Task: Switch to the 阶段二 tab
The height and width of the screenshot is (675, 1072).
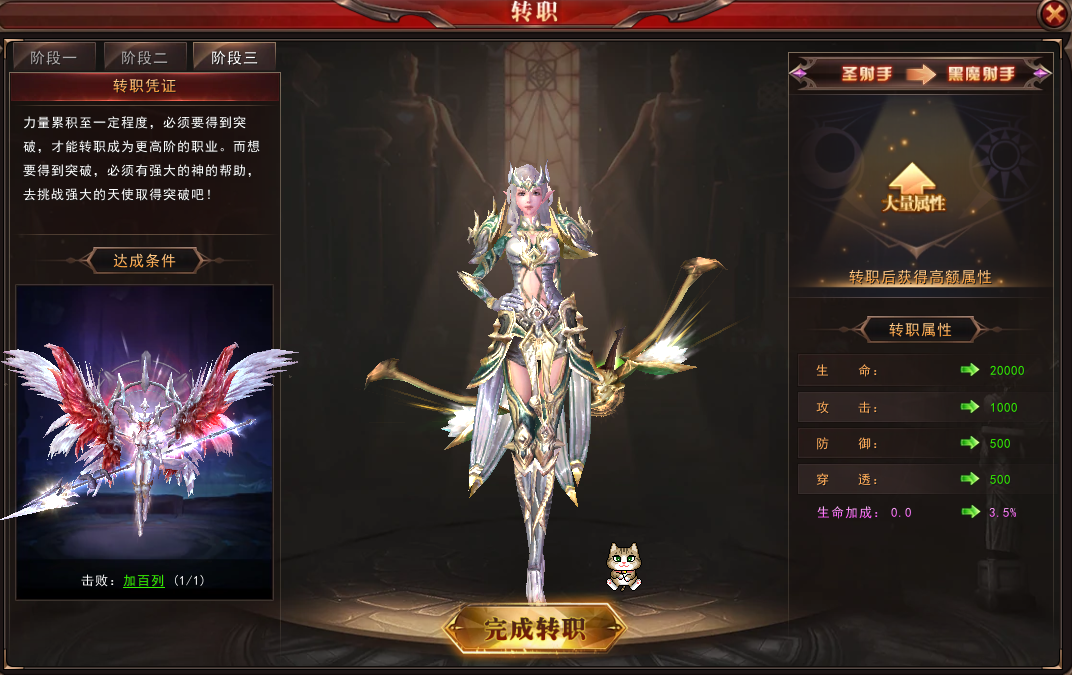Action: pos(144,58)
